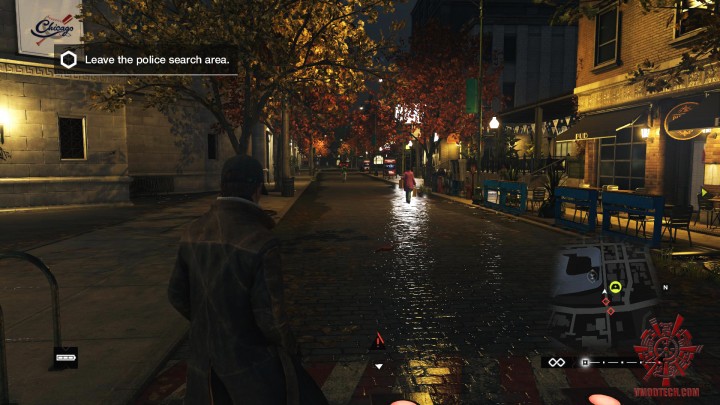Click the police search area objective tracker
720x405 pixels.
pyautogui.click(x=146, y=60)
